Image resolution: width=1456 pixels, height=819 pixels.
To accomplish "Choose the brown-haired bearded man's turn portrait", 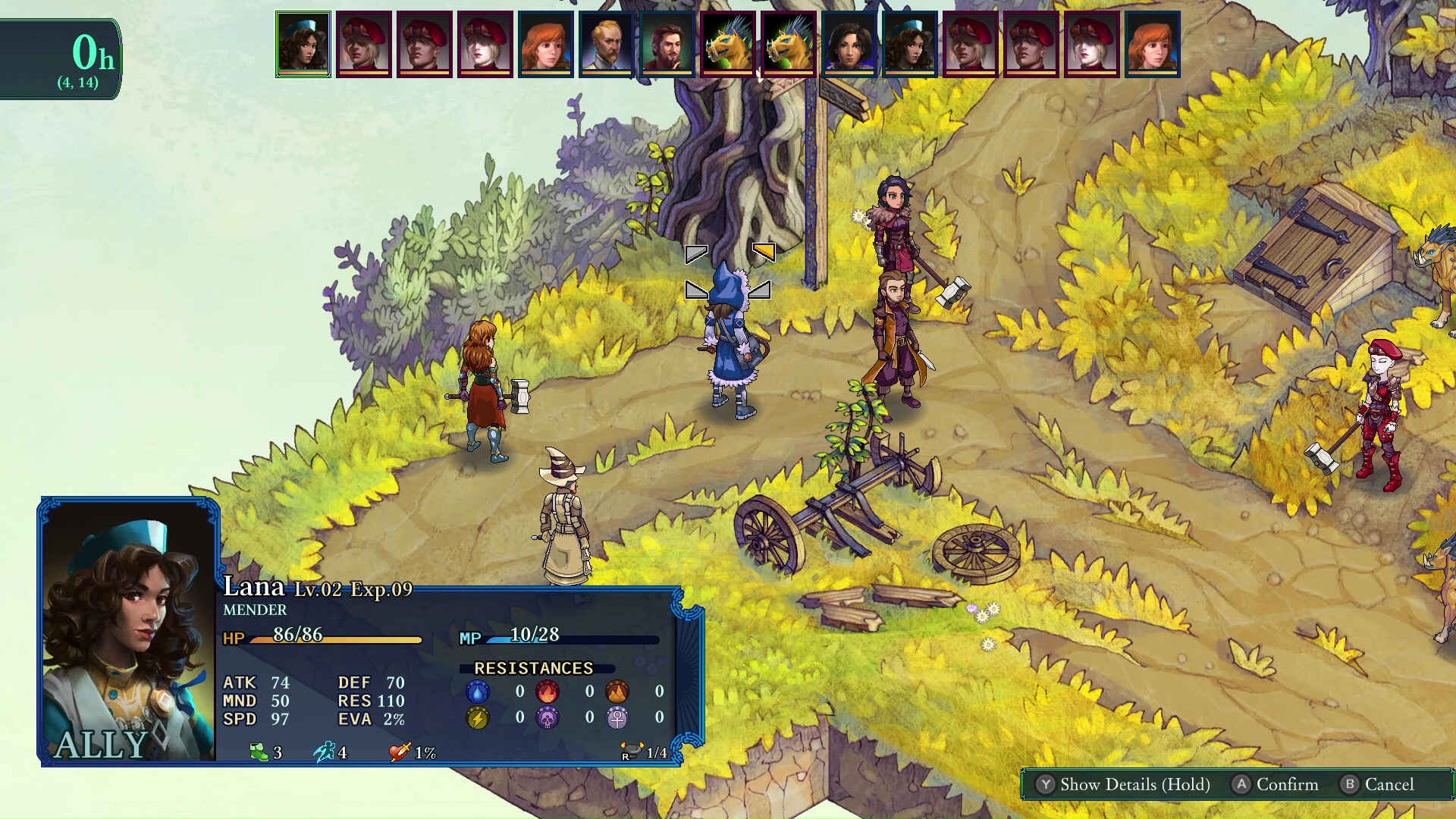I will pos(667,44).
